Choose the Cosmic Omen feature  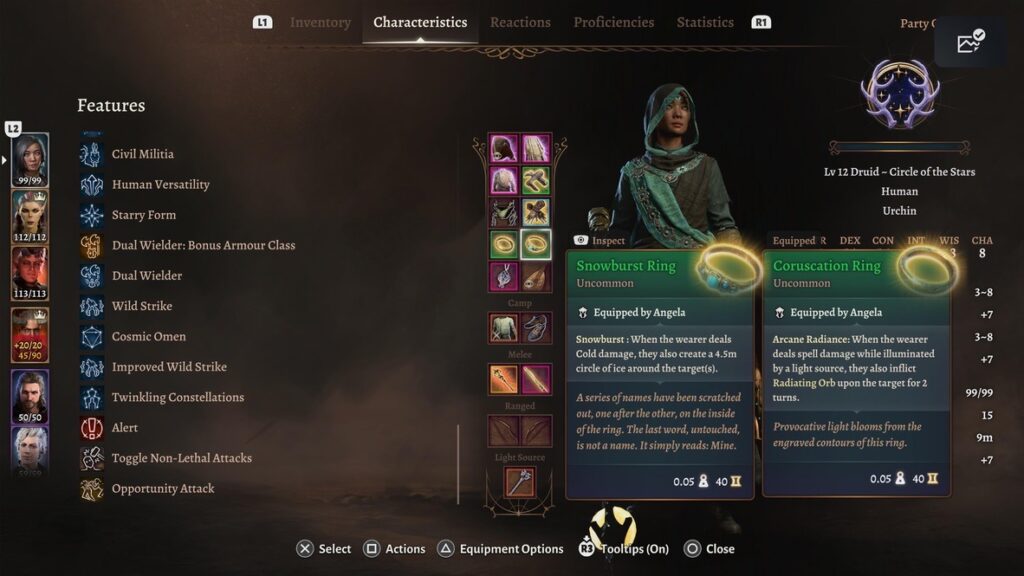tap(148, 336)
